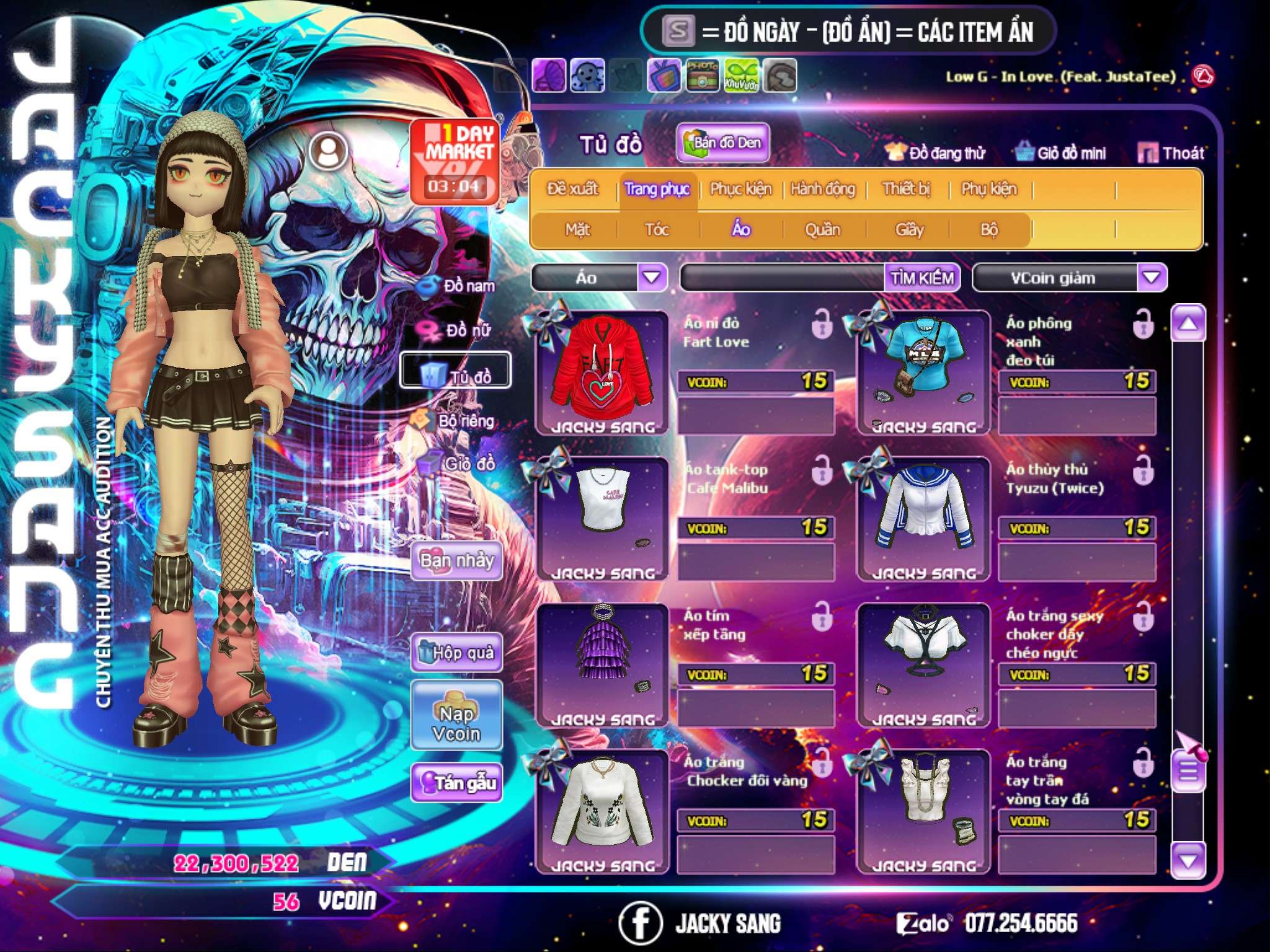Open the VCoin giảm sort dropdown

tap(1151, 278)
